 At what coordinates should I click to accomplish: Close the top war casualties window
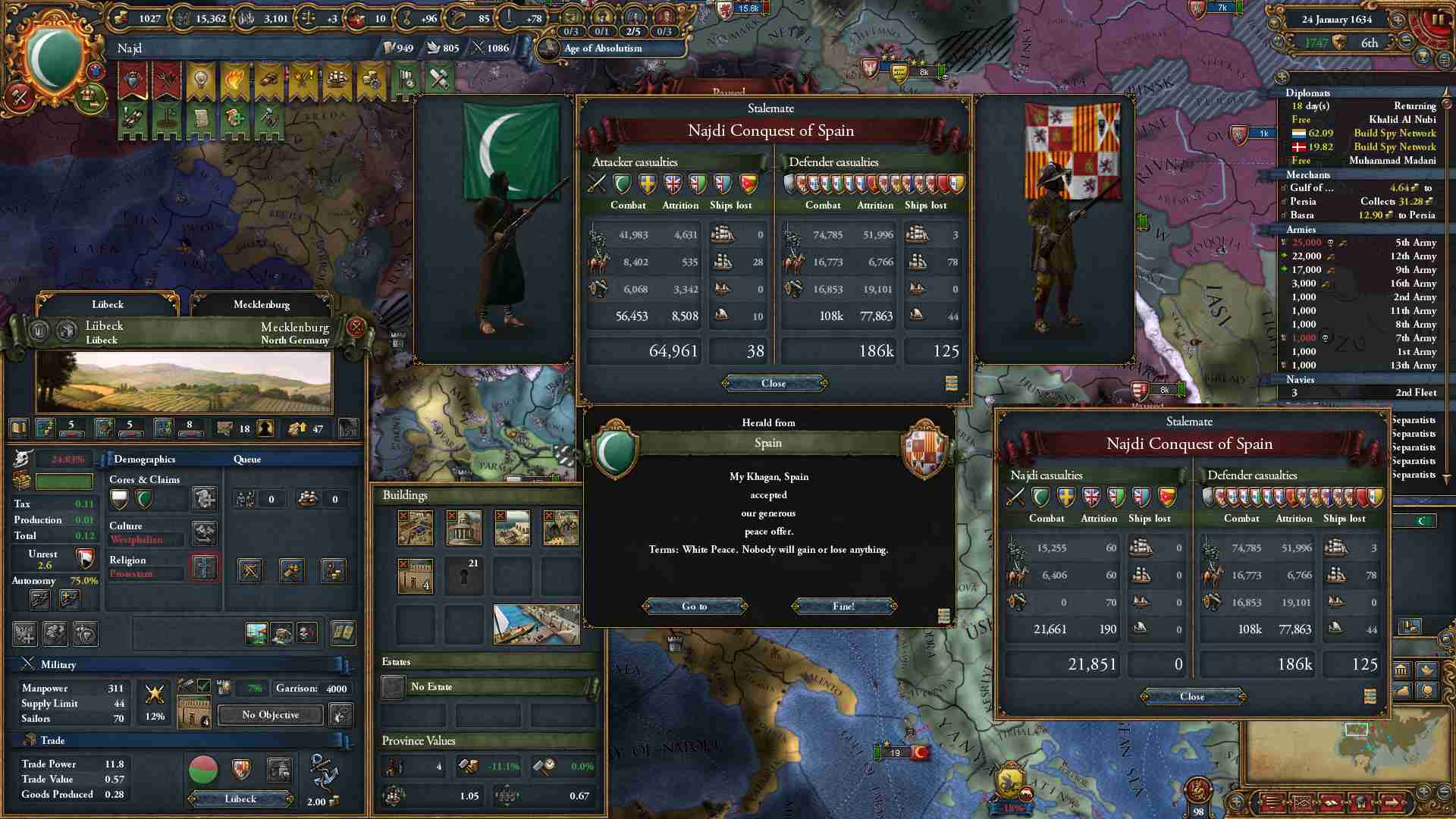coord(773,384)
